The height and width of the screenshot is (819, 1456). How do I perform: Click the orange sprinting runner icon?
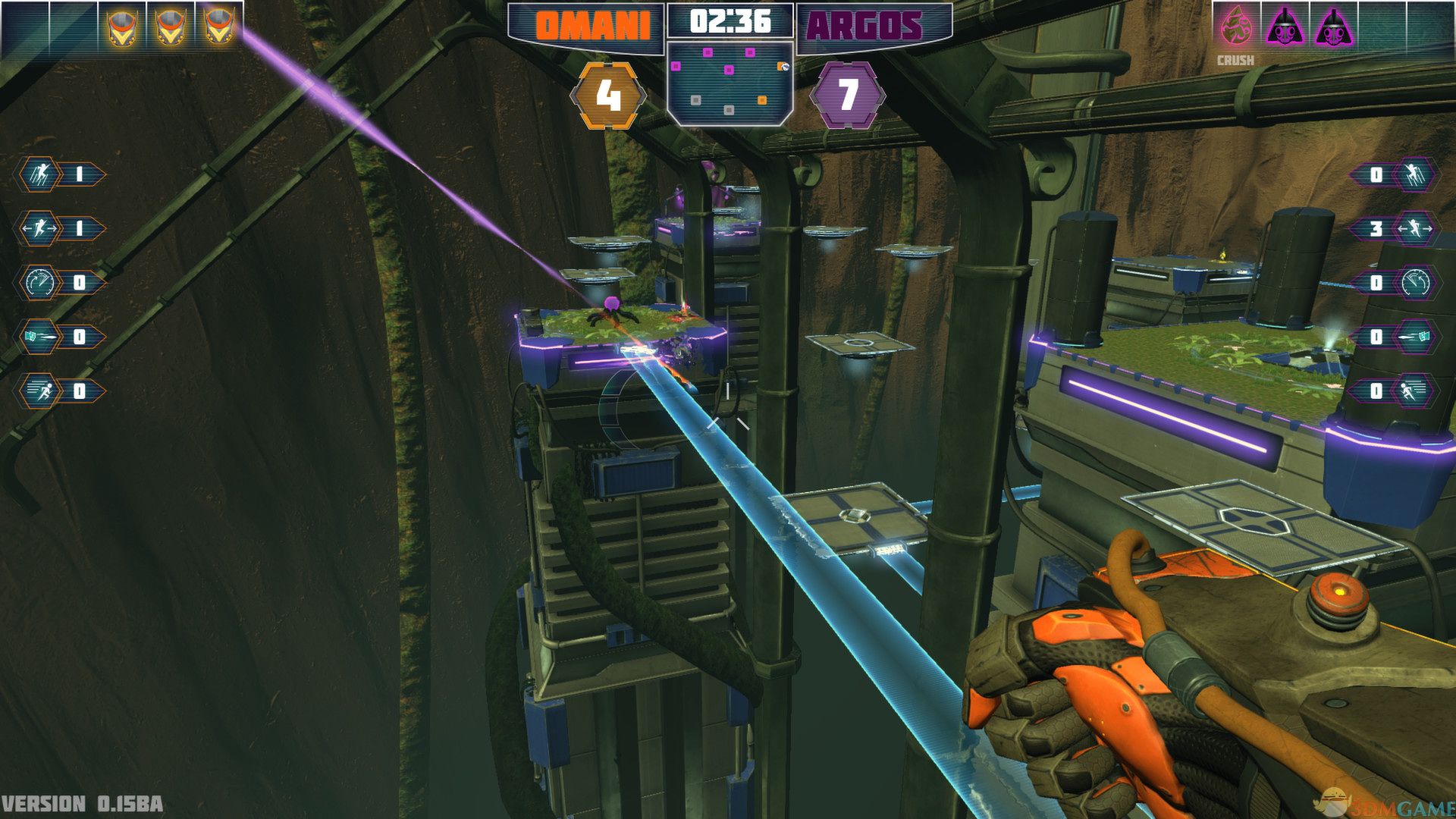[39, 391]
